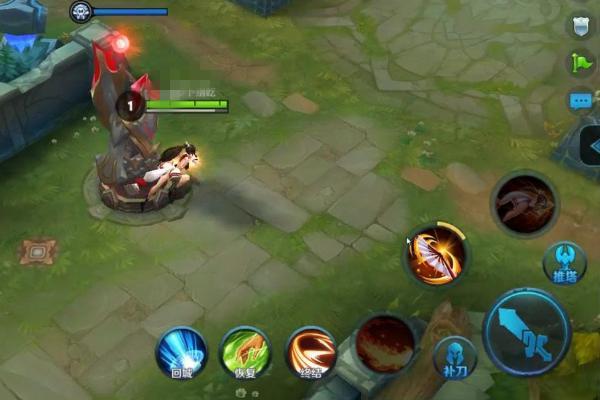Tap the 回城 recall button
This screenshot has height=400, width=600.
[181, 352]
